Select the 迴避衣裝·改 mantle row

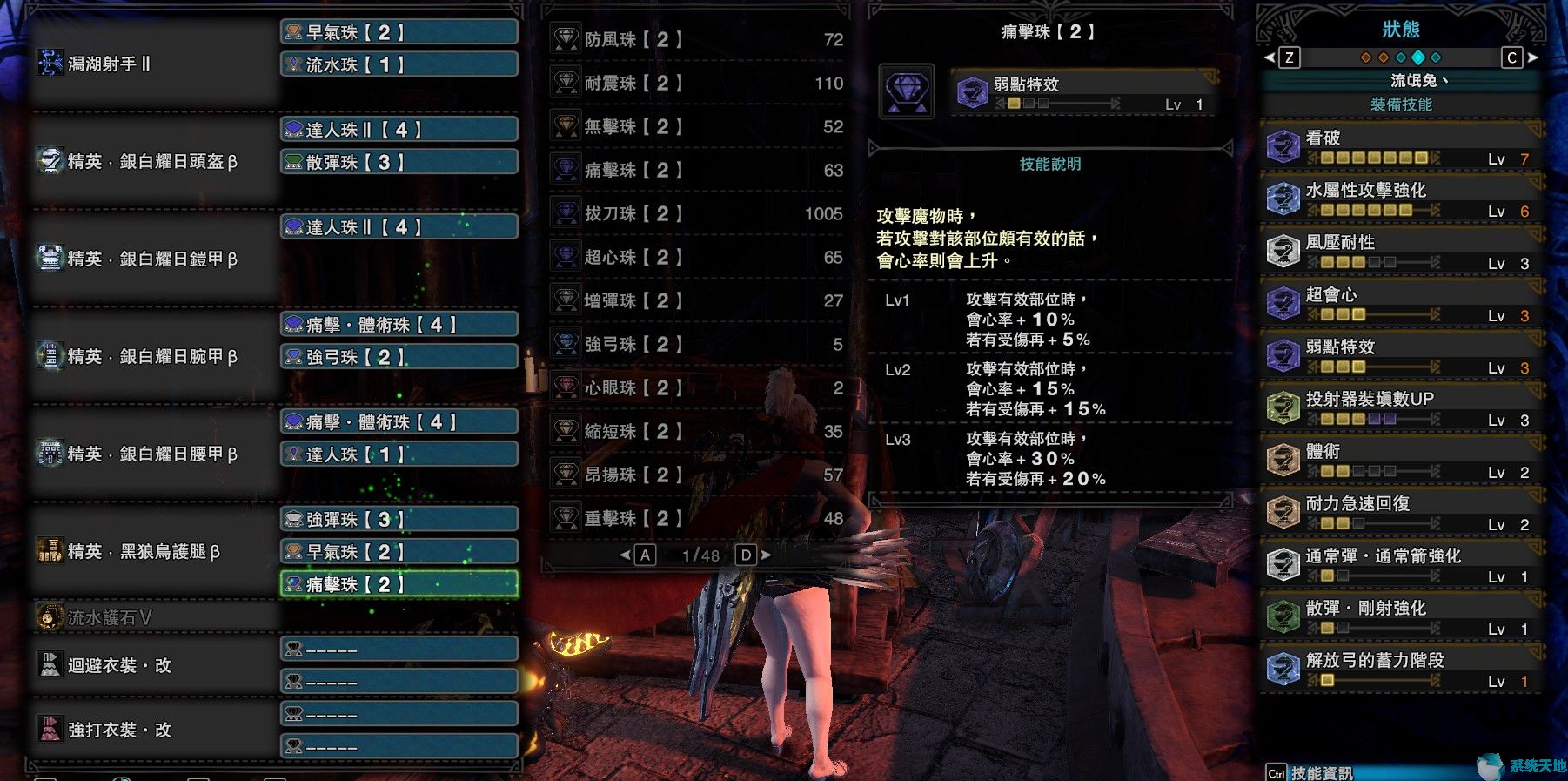(x=152, y=665)
